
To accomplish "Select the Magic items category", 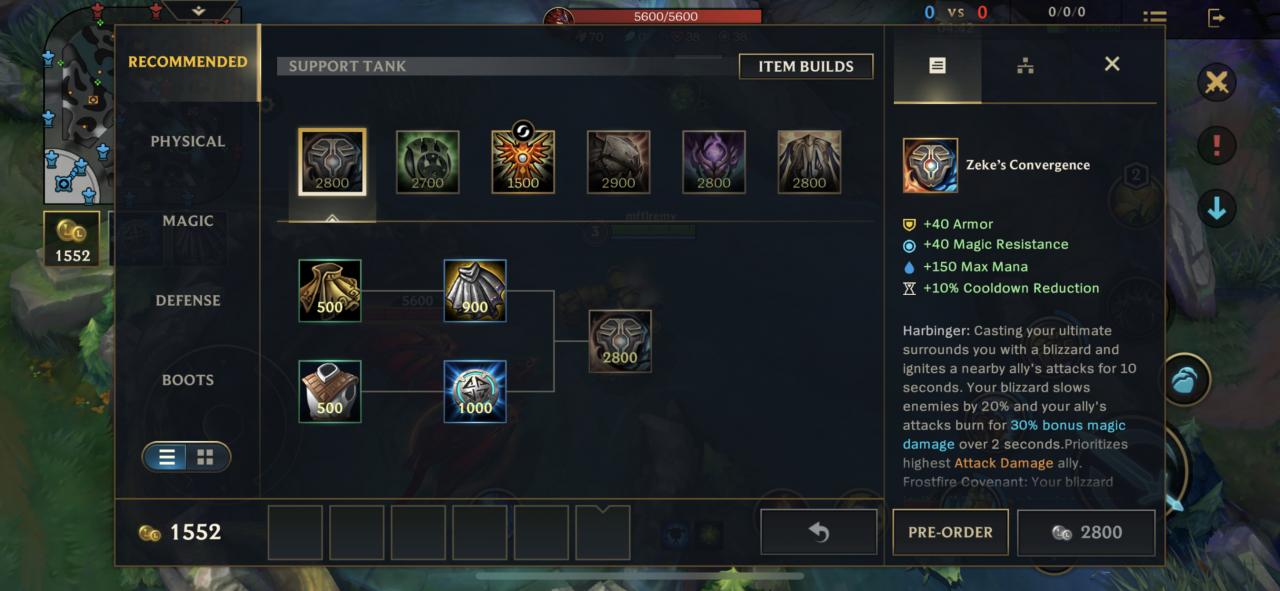I will coord(187,221).
